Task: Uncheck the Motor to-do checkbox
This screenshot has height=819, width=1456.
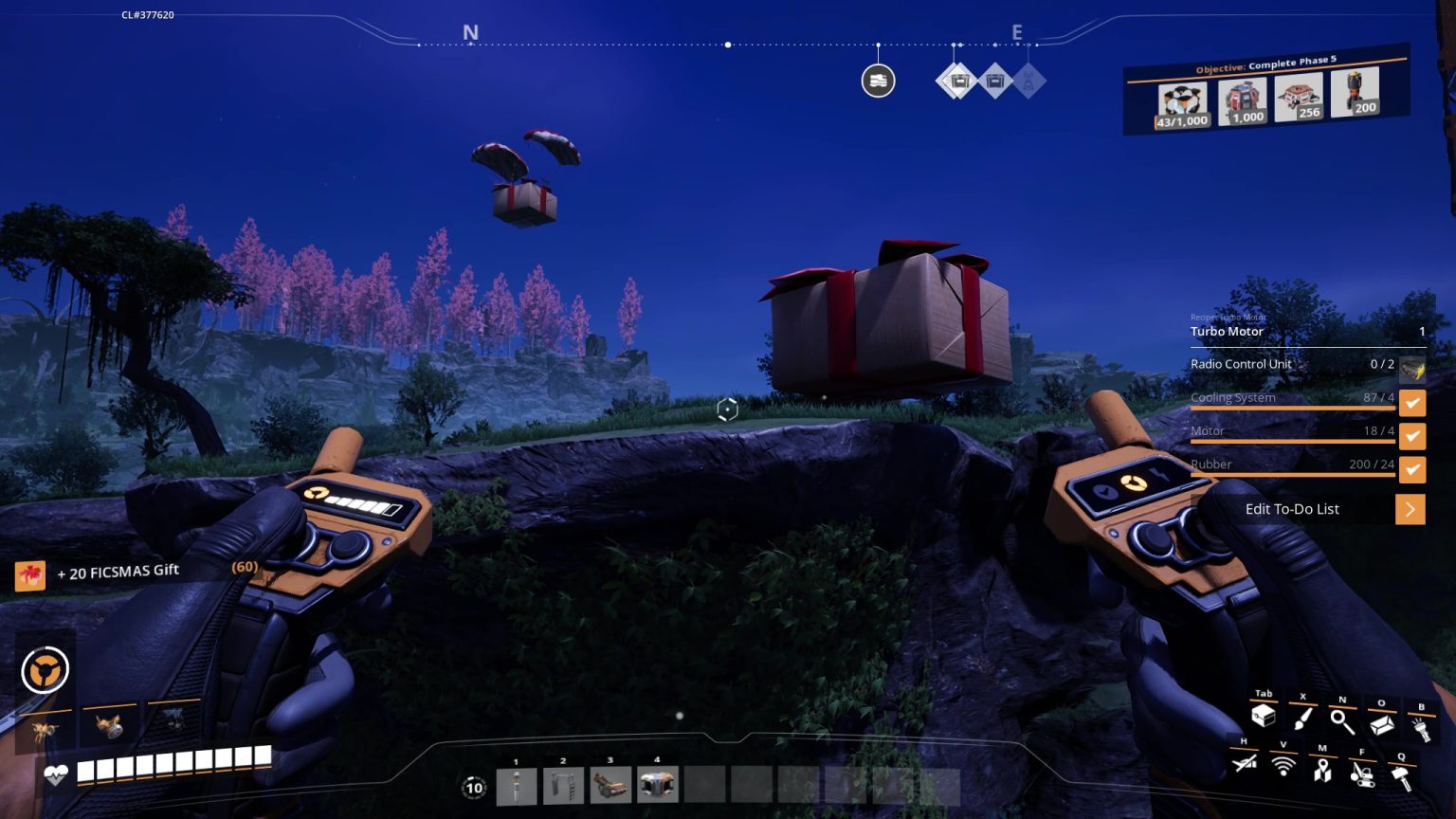Action: click(1411, 436)
